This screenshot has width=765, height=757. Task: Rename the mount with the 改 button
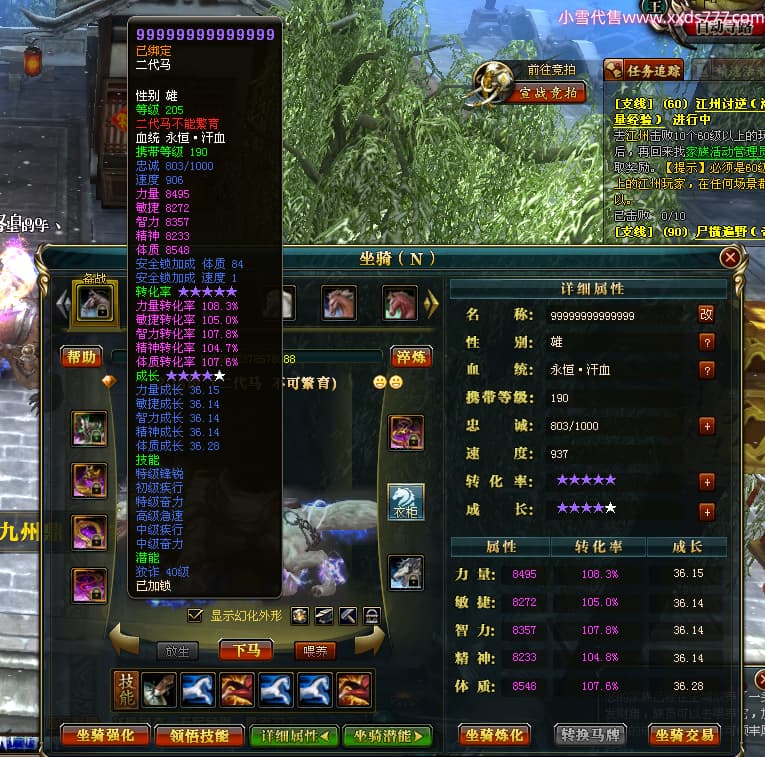(707, 314)
